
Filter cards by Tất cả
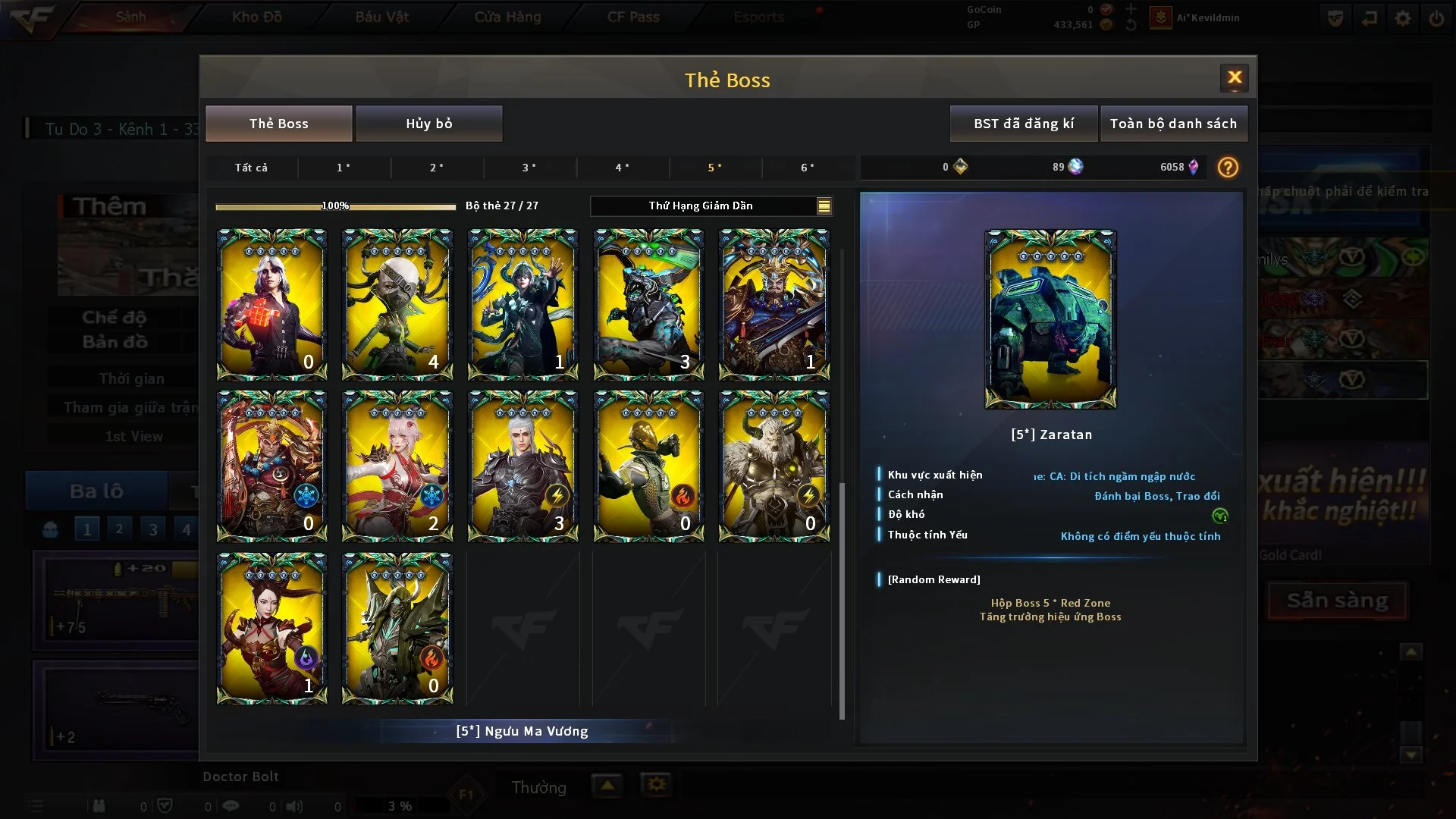click(251, 168)
